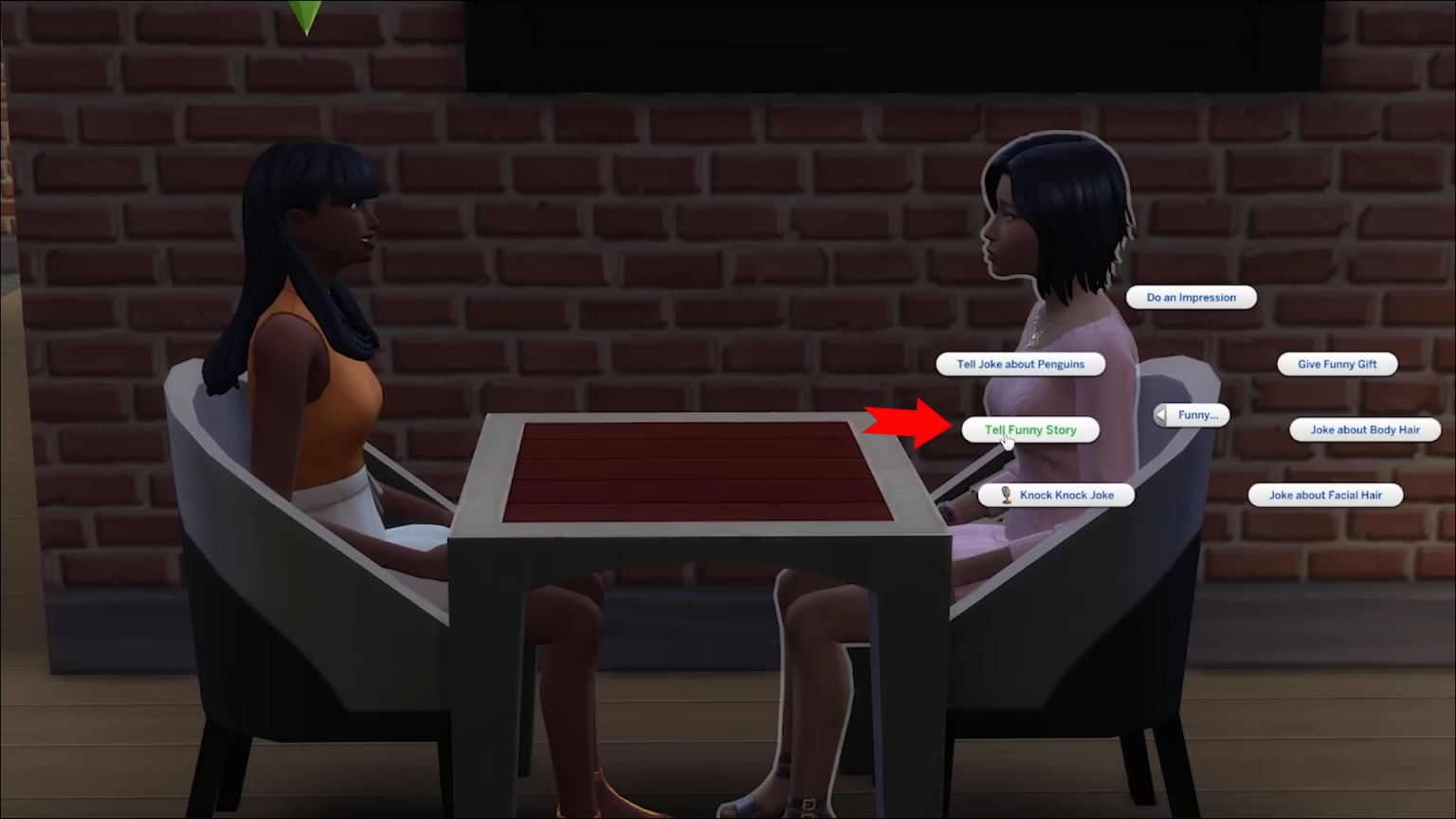Select the highlighted Tell Funny Story interaction
Image resolution: width=1456 pixels, height=819 pixels.
pyautogui.click(x=1030, y=429)
